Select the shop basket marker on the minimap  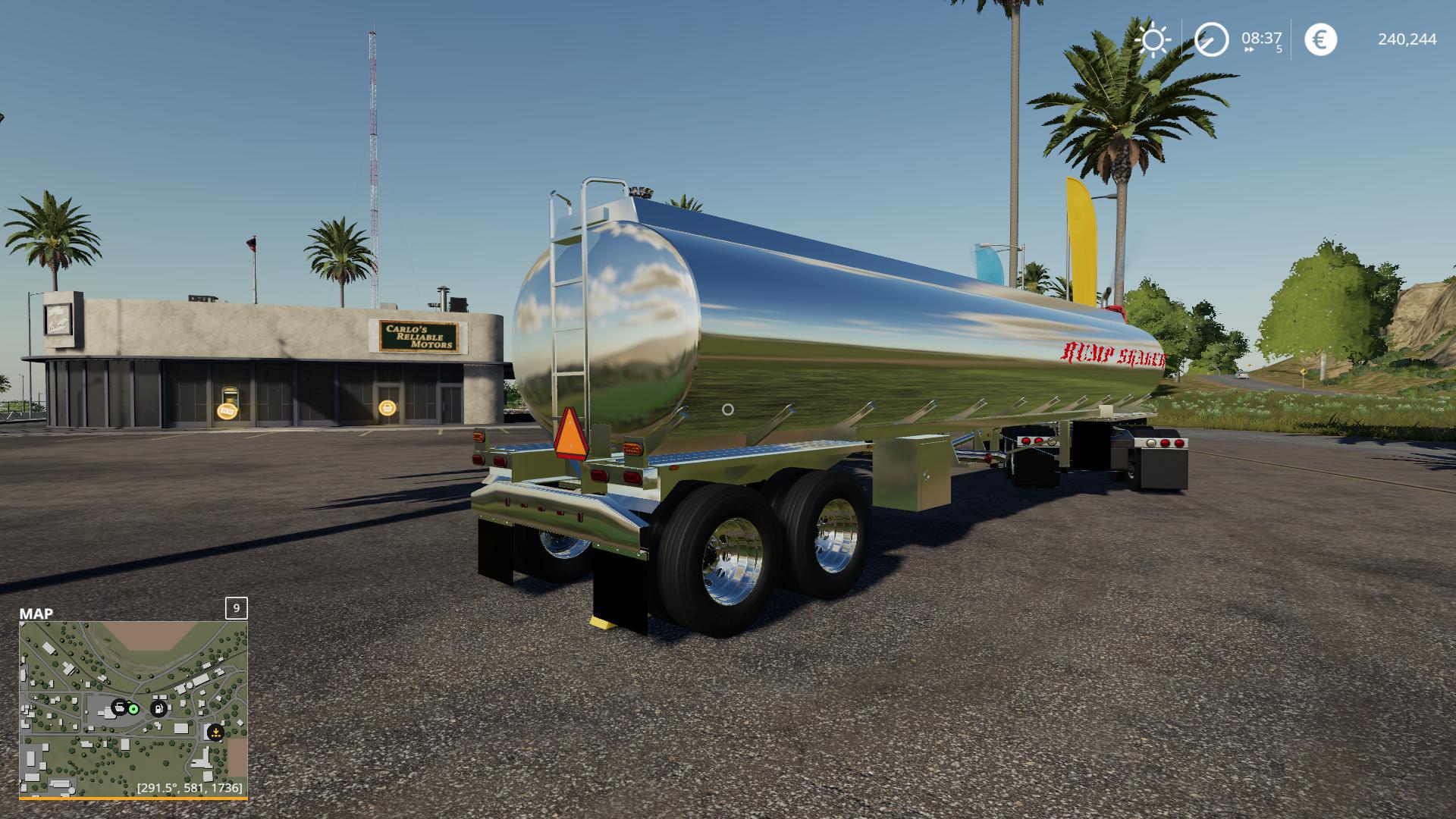pyautogui.click(x=120, y=708)
